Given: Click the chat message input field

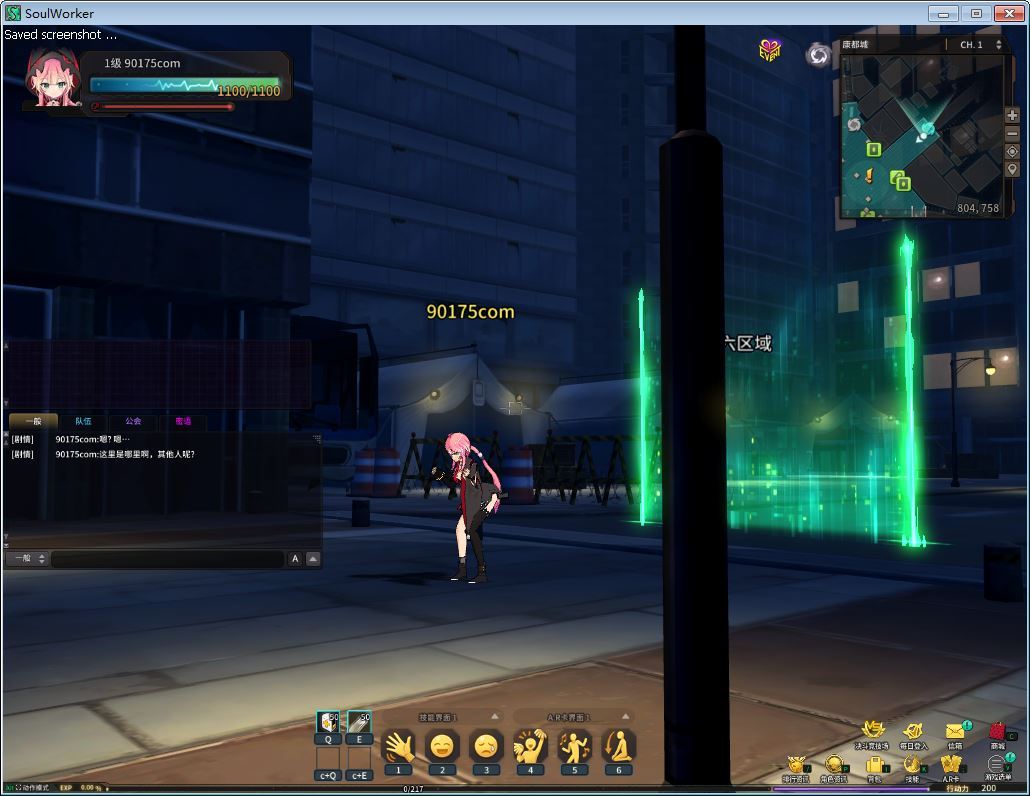Looking at the screenshot, I should (x=167, y=559).
